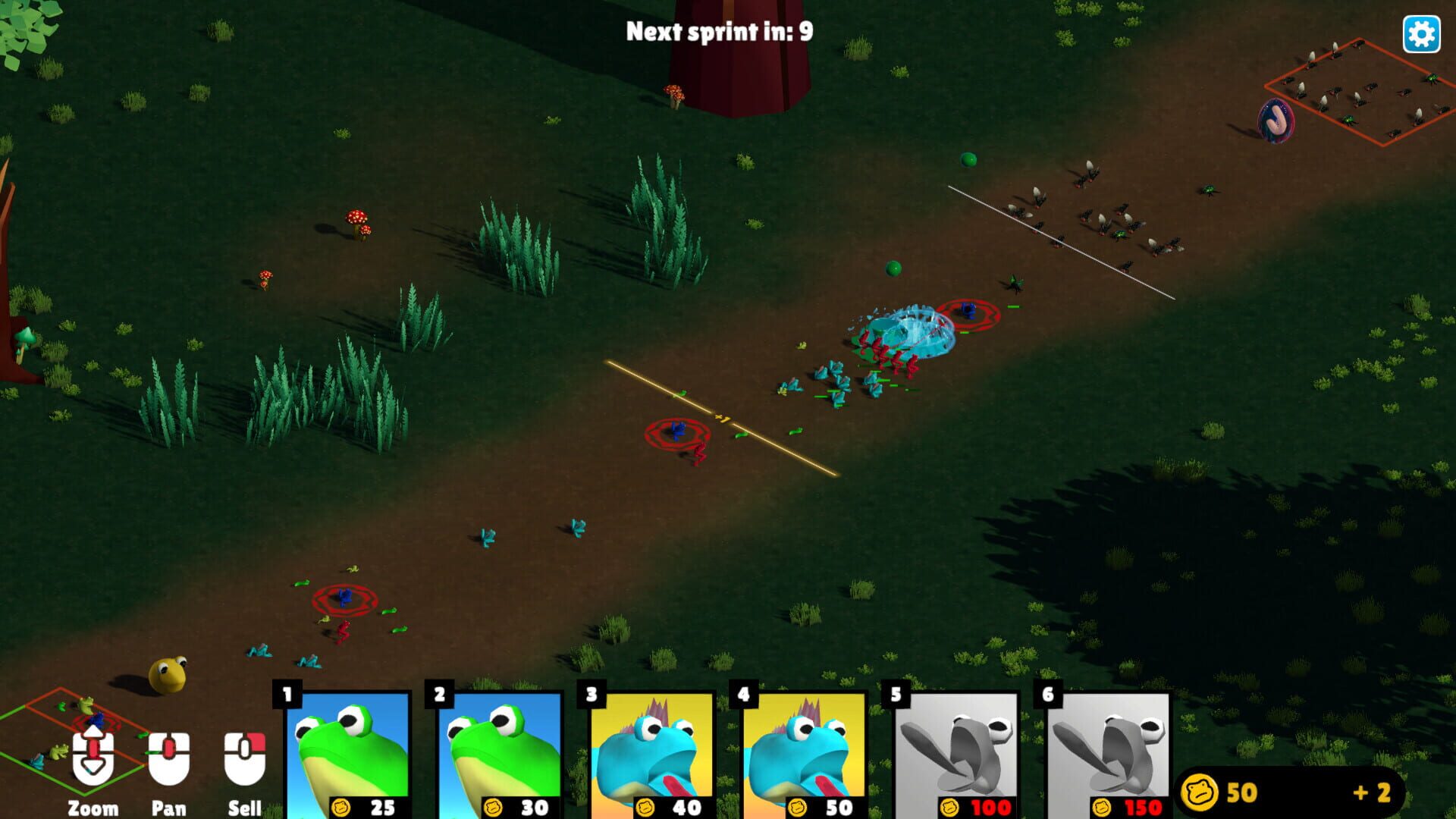Open the settings gear menu
This screenshot has height=819, width=1456.
click(x=1423, y=33)
